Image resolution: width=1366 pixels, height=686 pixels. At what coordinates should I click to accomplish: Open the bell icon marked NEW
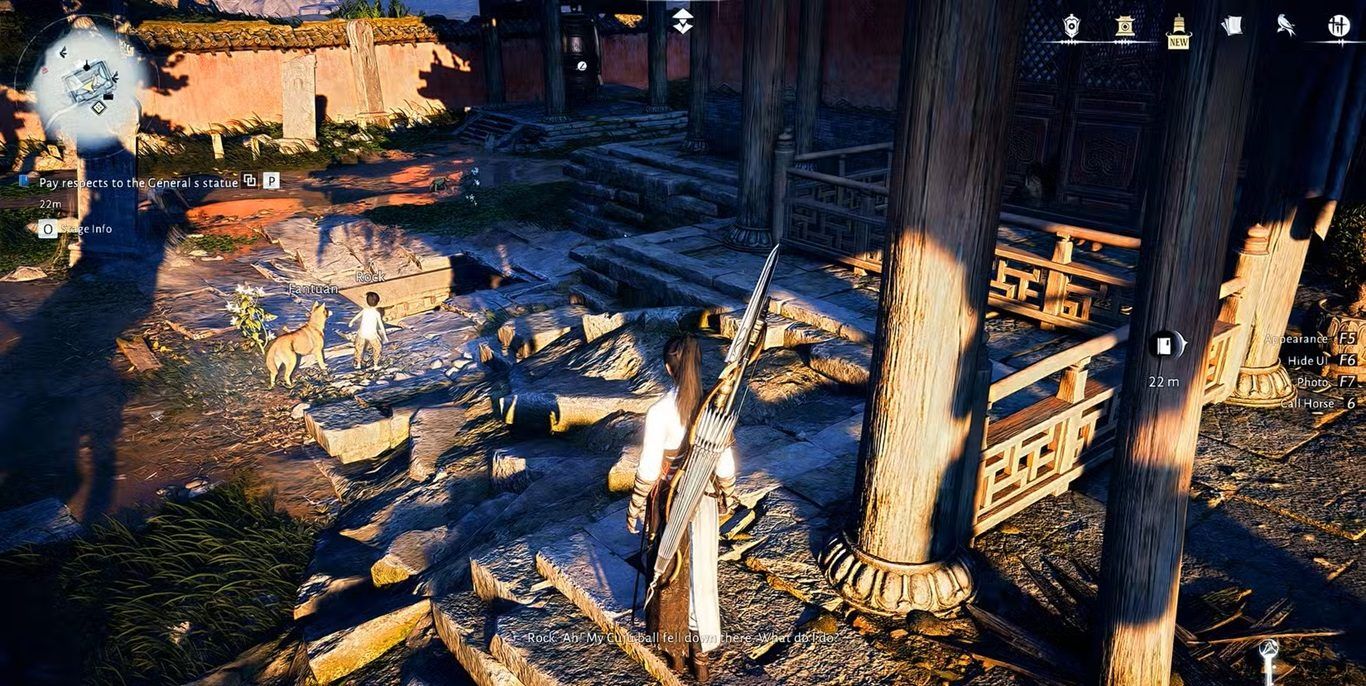[x=1179, y=28]
